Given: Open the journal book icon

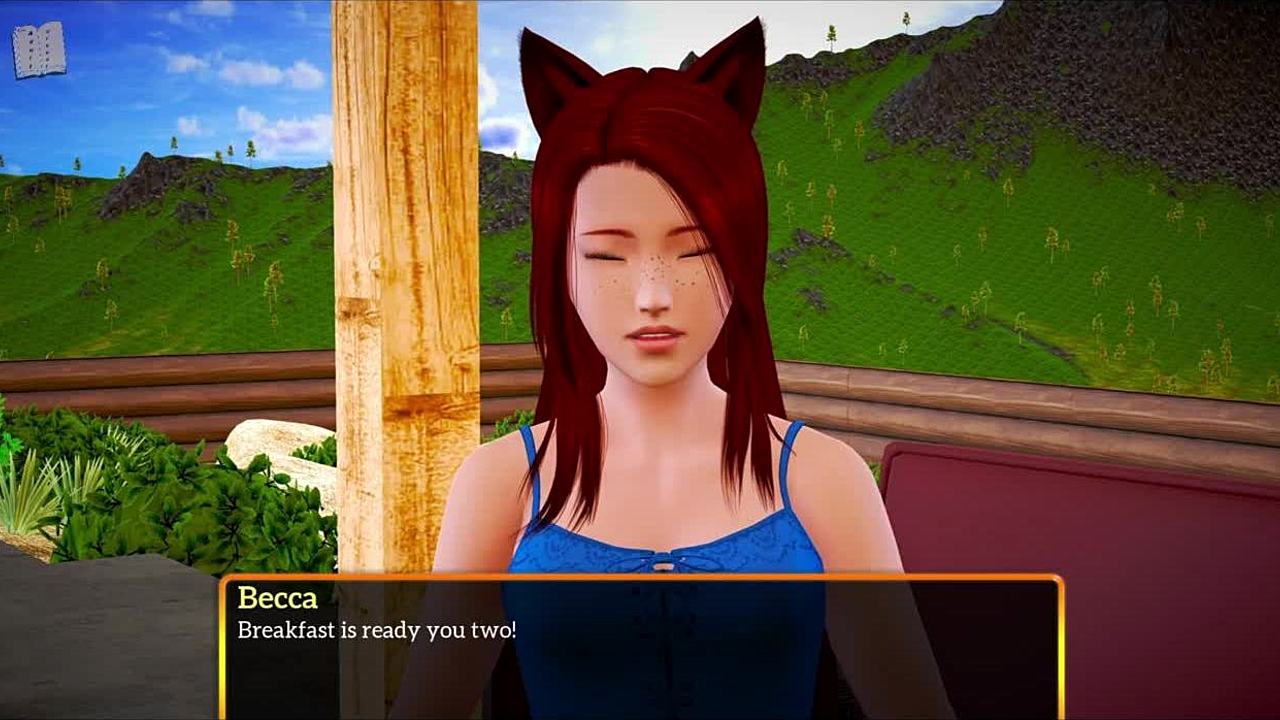Looking at the screenshot, I should coord(39,50).
